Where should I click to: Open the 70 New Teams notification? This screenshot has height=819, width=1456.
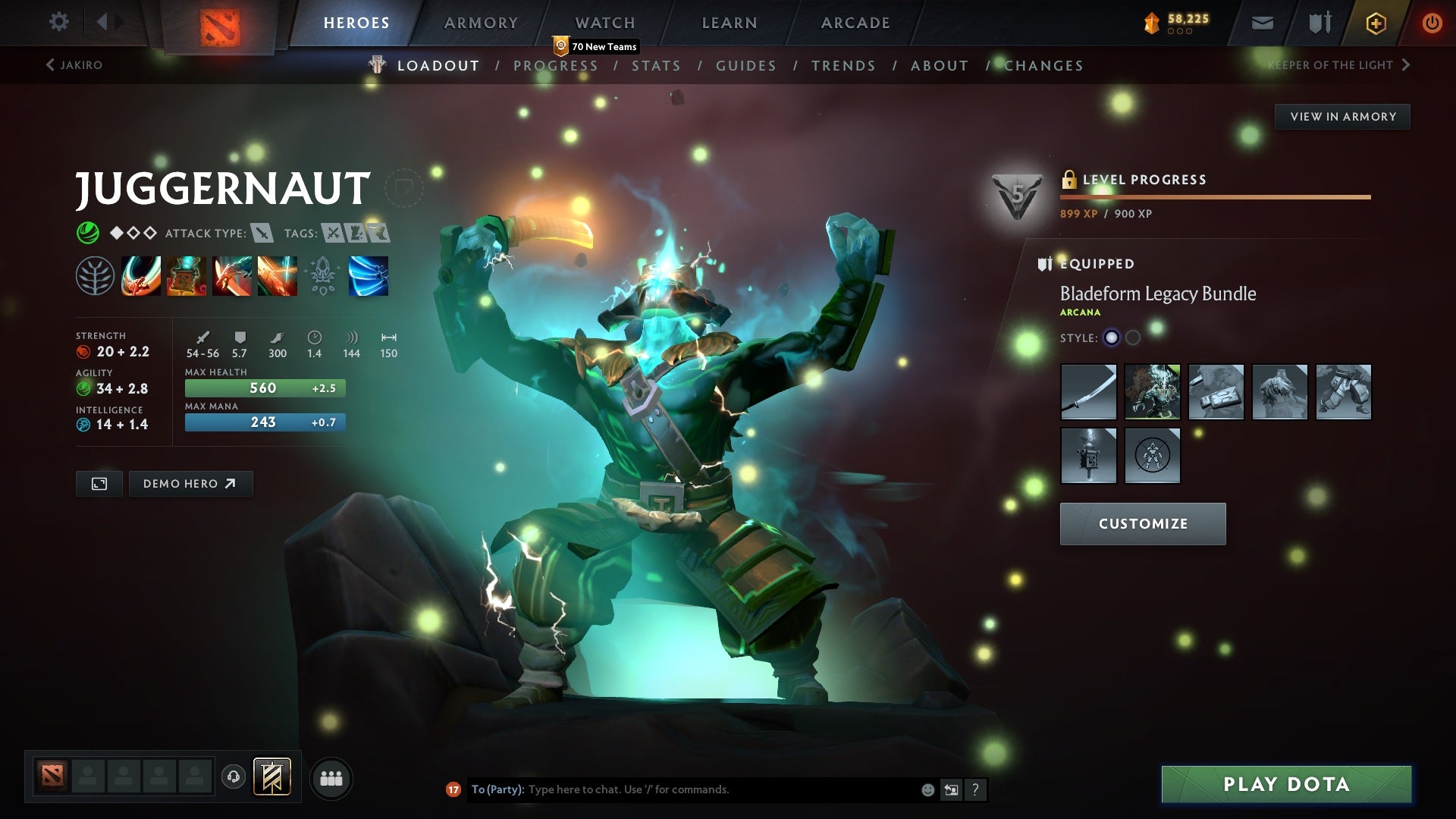pos(597,46)
